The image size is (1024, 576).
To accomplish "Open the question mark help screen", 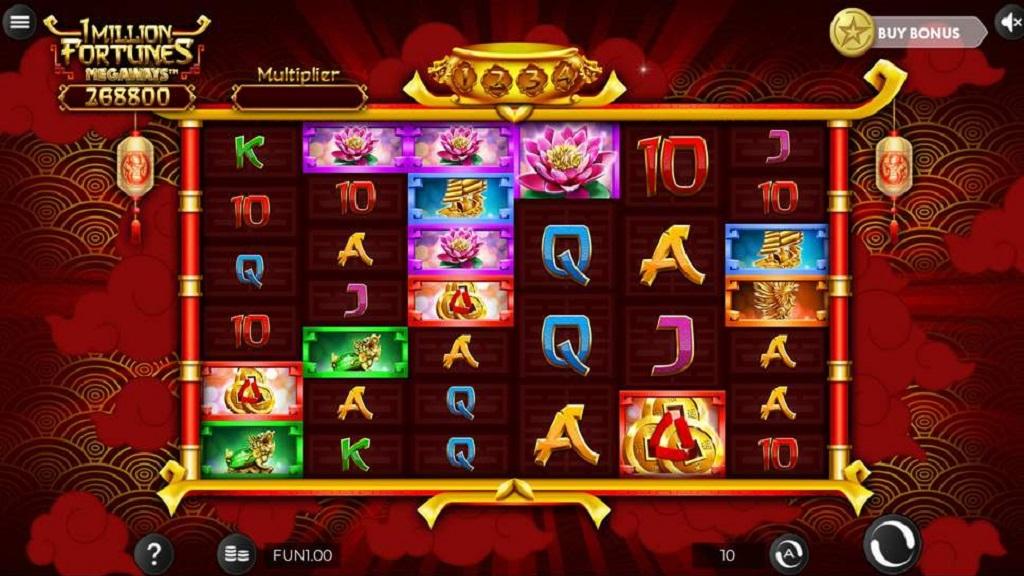I will click(x=153, y=554).
